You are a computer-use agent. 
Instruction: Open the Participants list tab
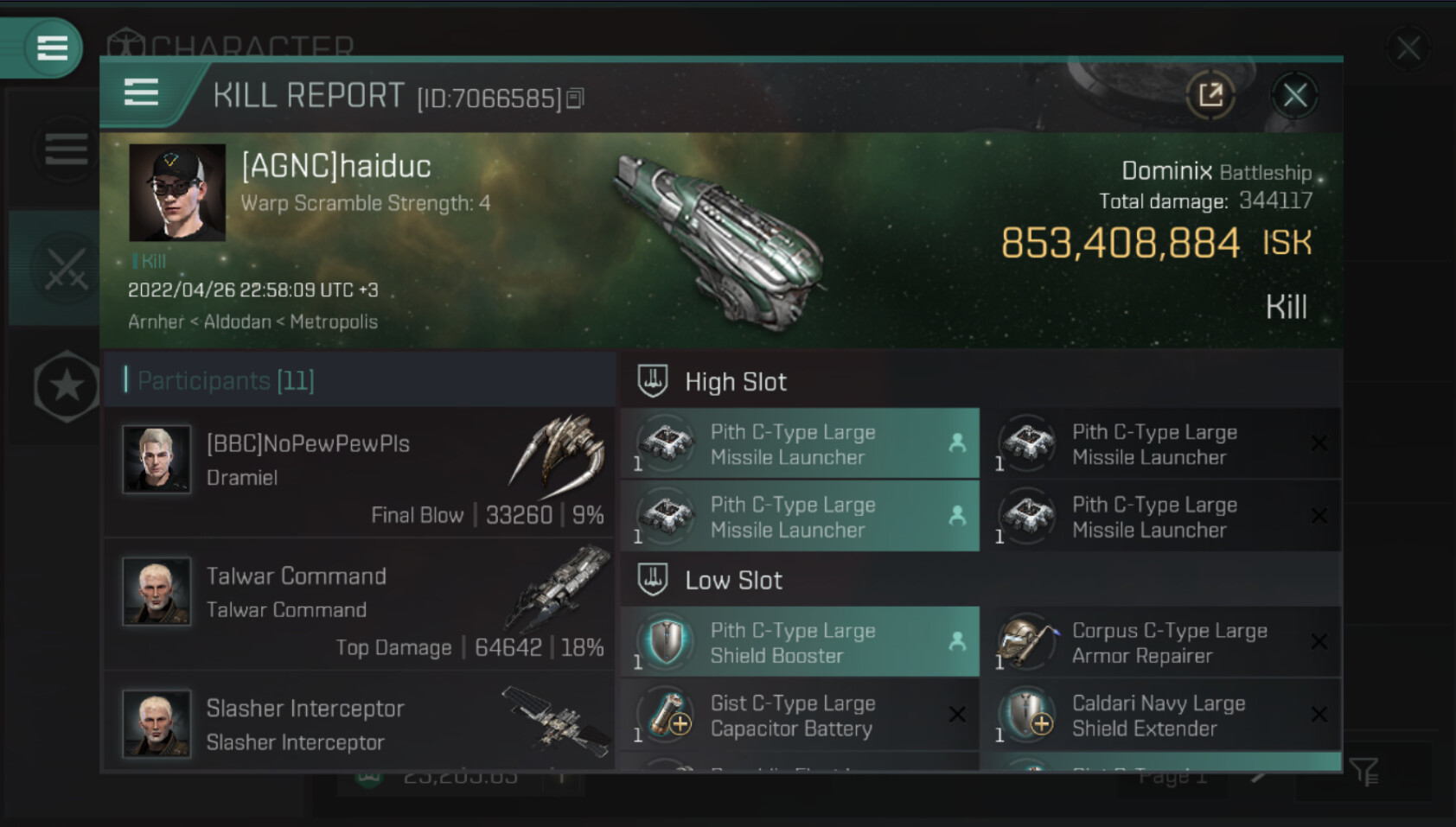pos(225,380)
